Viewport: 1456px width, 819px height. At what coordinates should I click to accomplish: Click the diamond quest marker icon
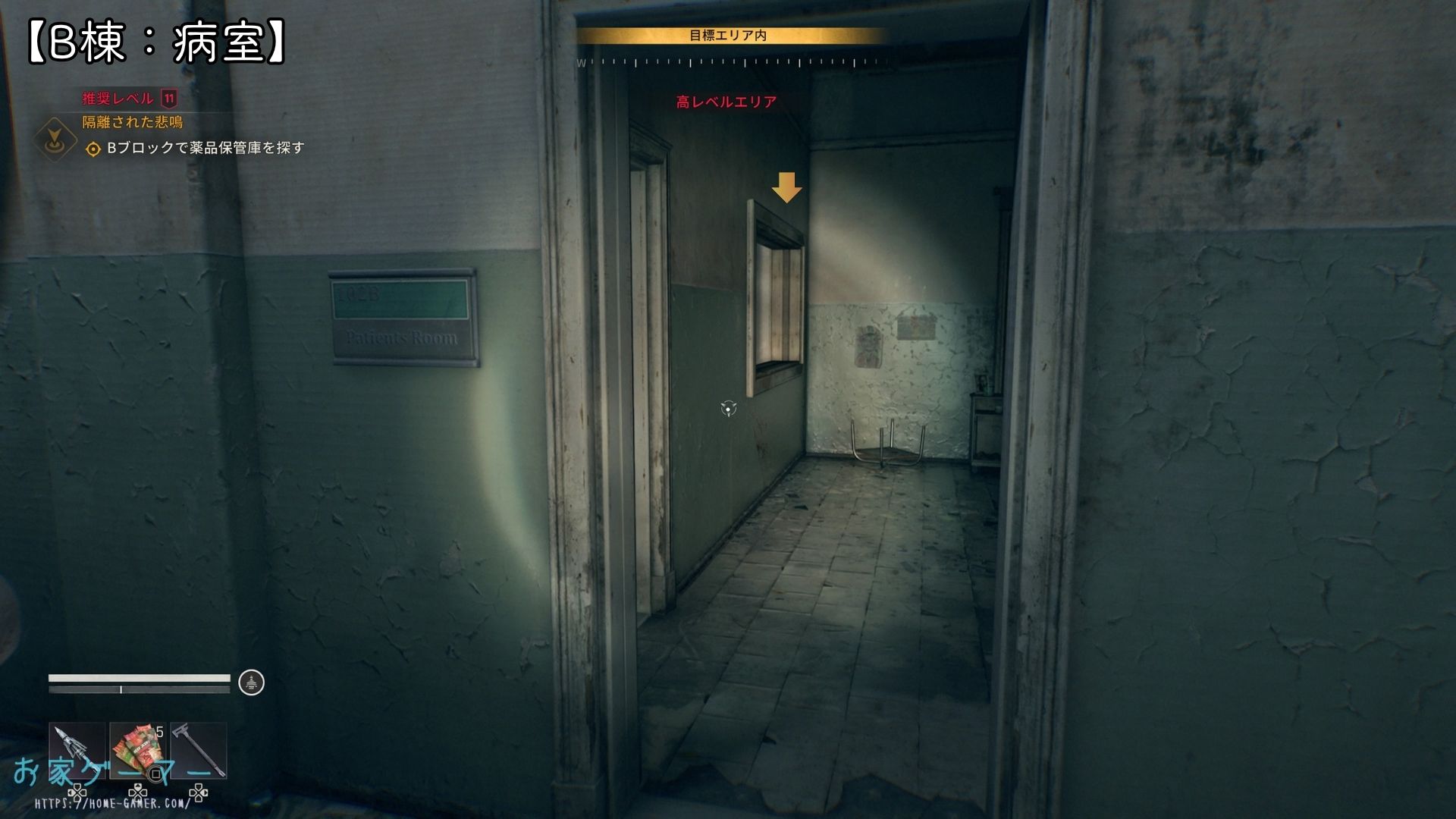[55, 139]
